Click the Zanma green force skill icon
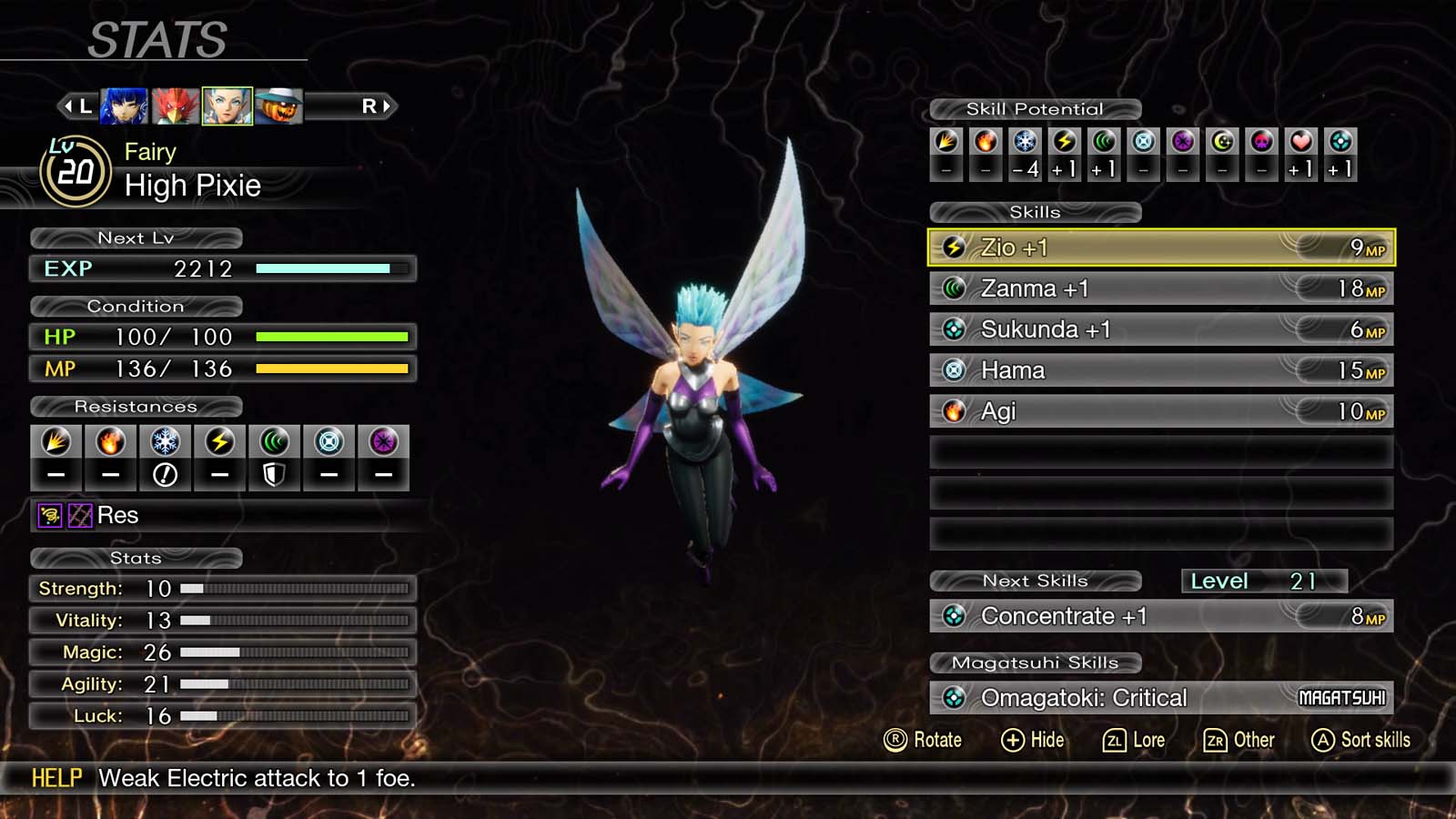Image resolution: width=1456 pixels, height=819 pixels. pyautogui.click(x=952, y=288)
